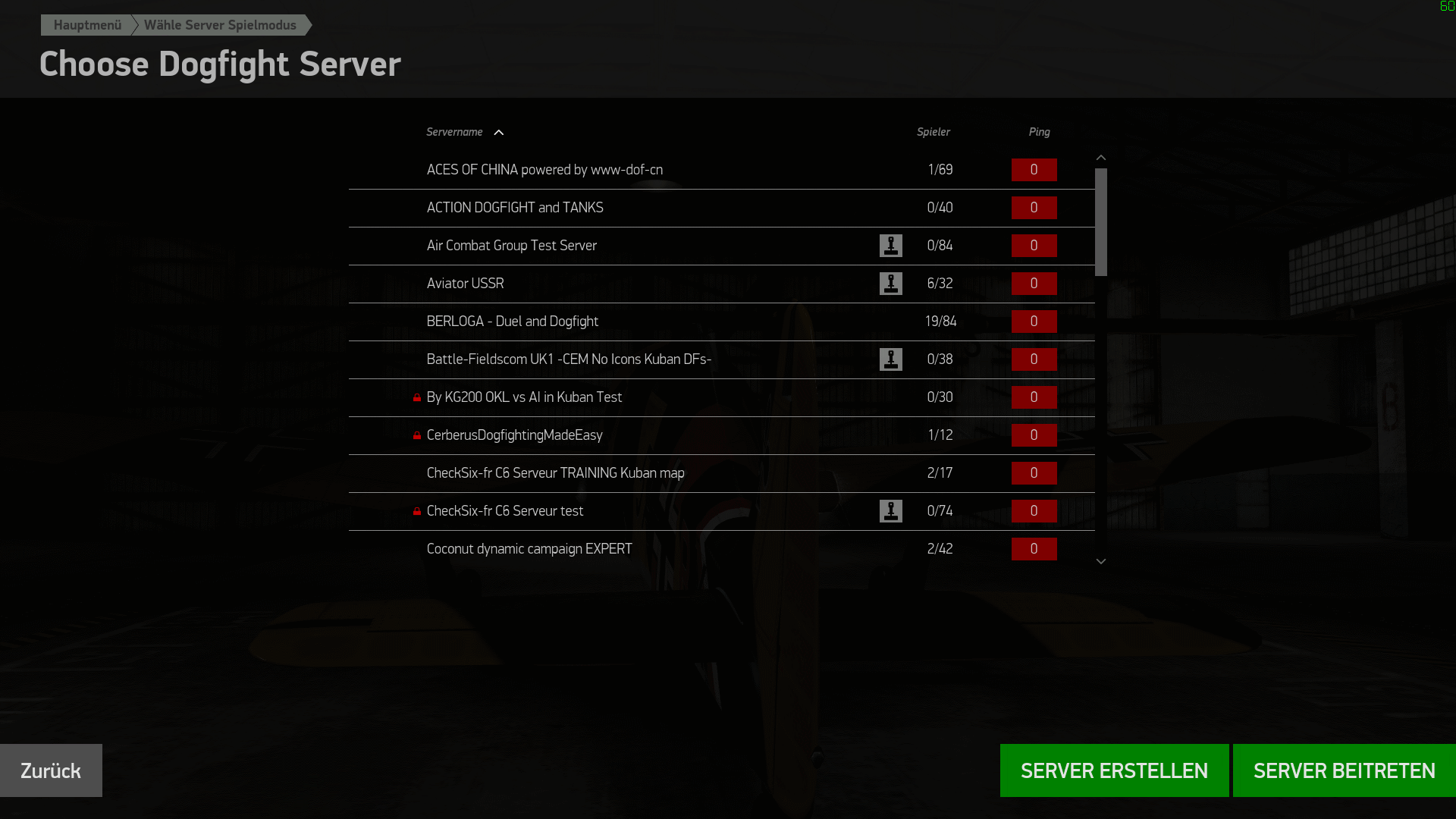Toggle the Servername sort order arrow

click(x=499, y=132)
